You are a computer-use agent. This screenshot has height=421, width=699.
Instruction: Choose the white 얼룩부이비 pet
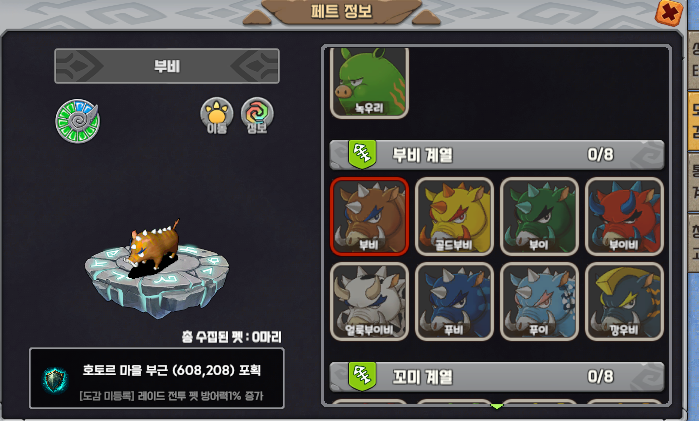[369, 300]
